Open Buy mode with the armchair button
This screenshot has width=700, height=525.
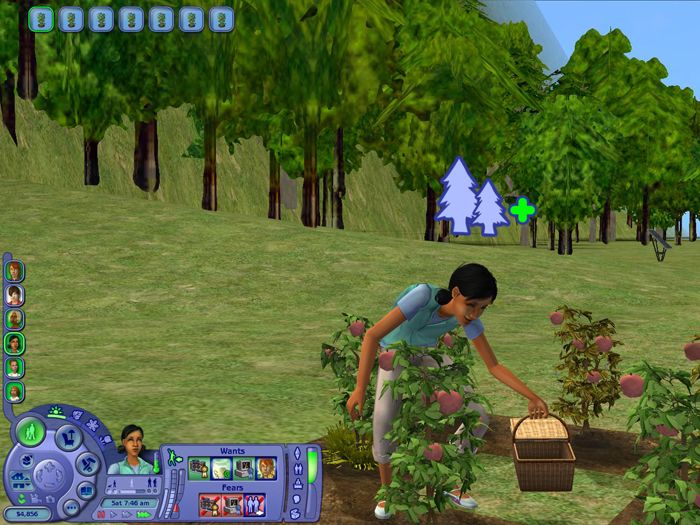[x=67, y=438]
